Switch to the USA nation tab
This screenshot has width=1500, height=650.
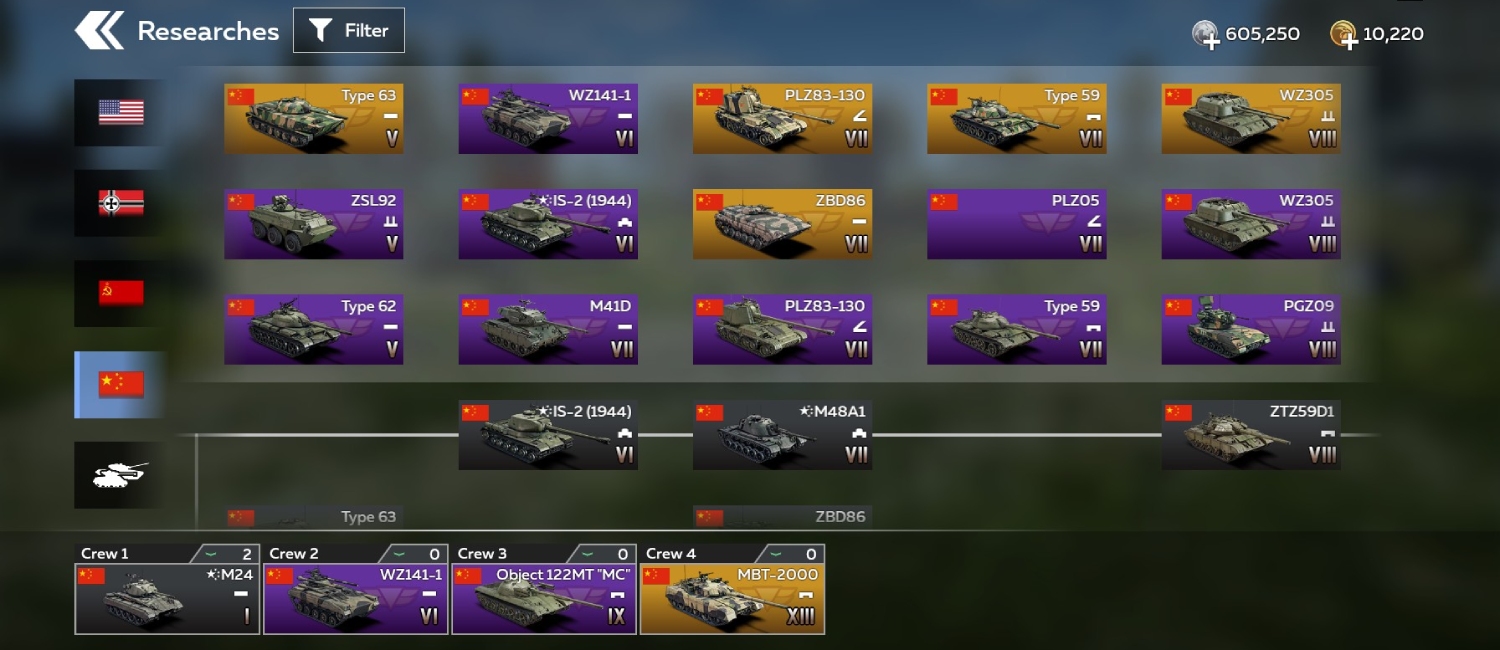pos(121,112)
